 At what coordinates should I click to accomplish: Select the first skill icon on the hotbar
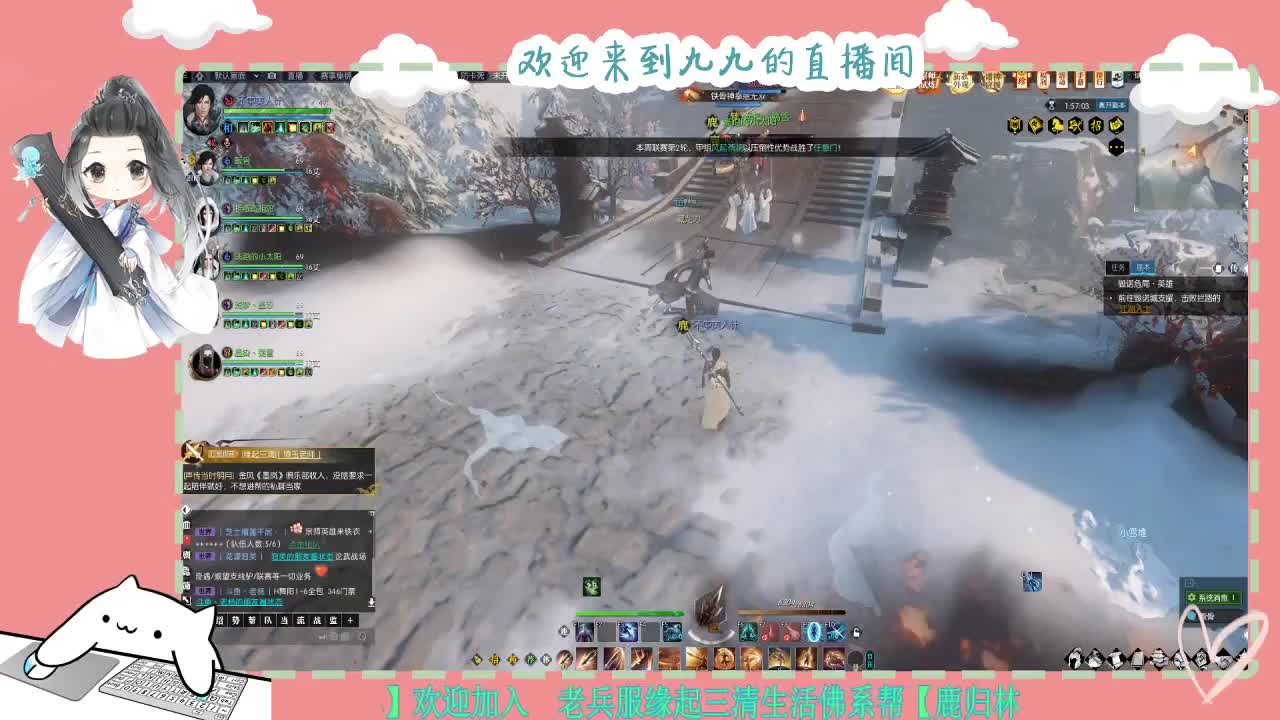584,633
